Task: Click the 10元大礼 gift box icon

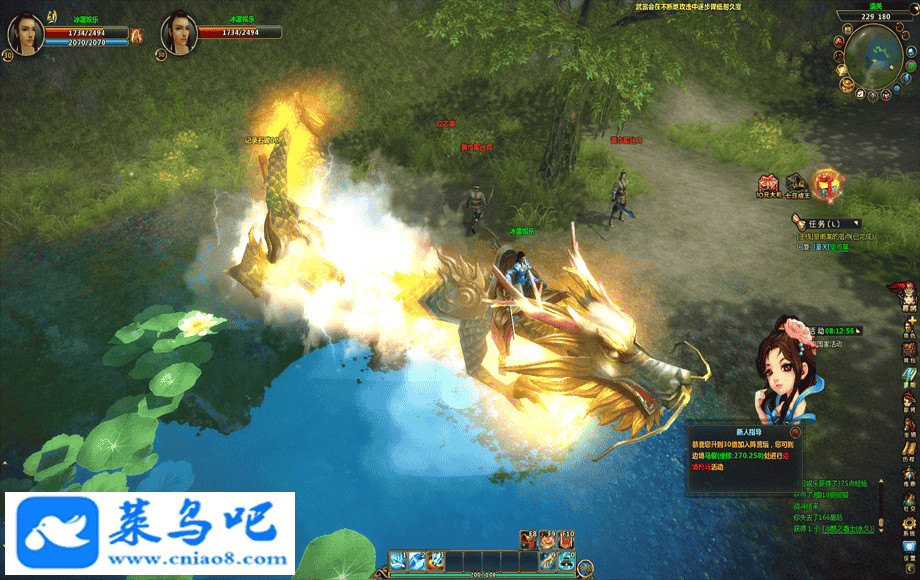Action: pos(768,185)
